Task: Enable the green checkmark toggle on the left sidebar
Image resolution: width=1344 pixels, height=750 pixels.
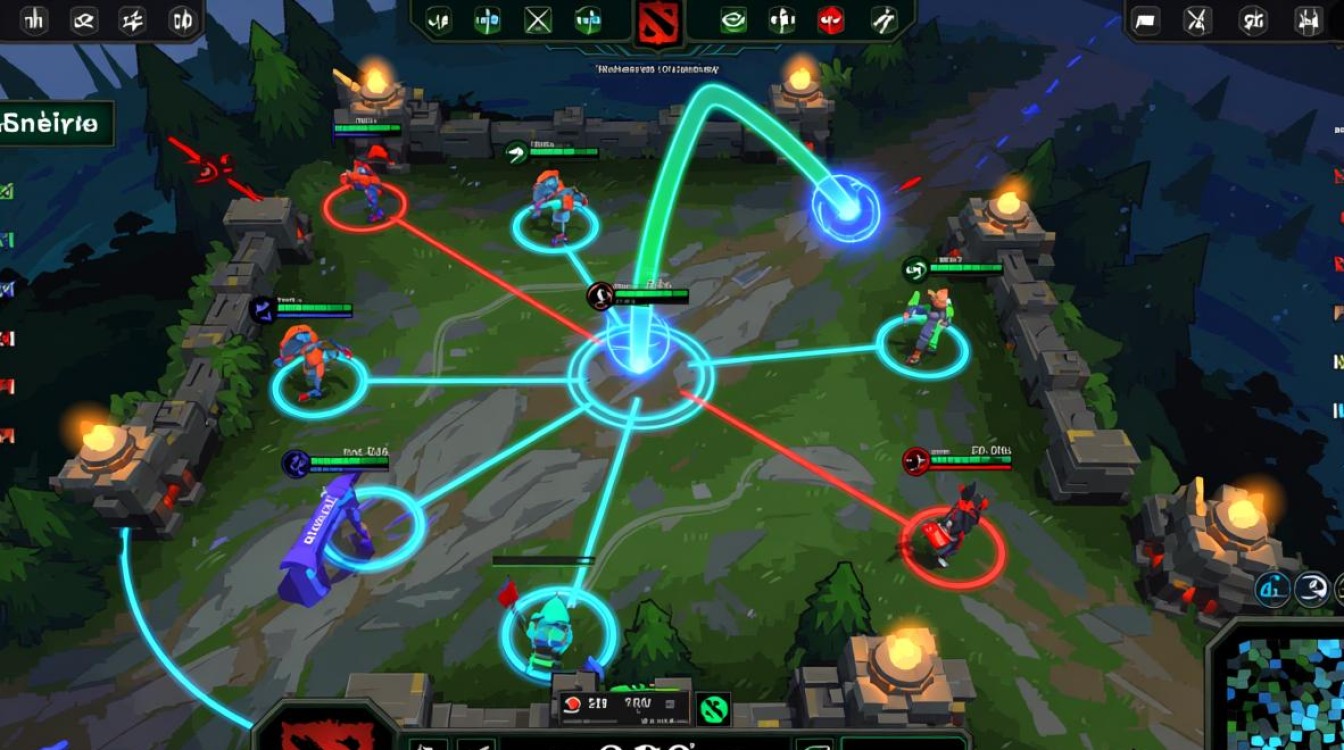Action: 8,188
